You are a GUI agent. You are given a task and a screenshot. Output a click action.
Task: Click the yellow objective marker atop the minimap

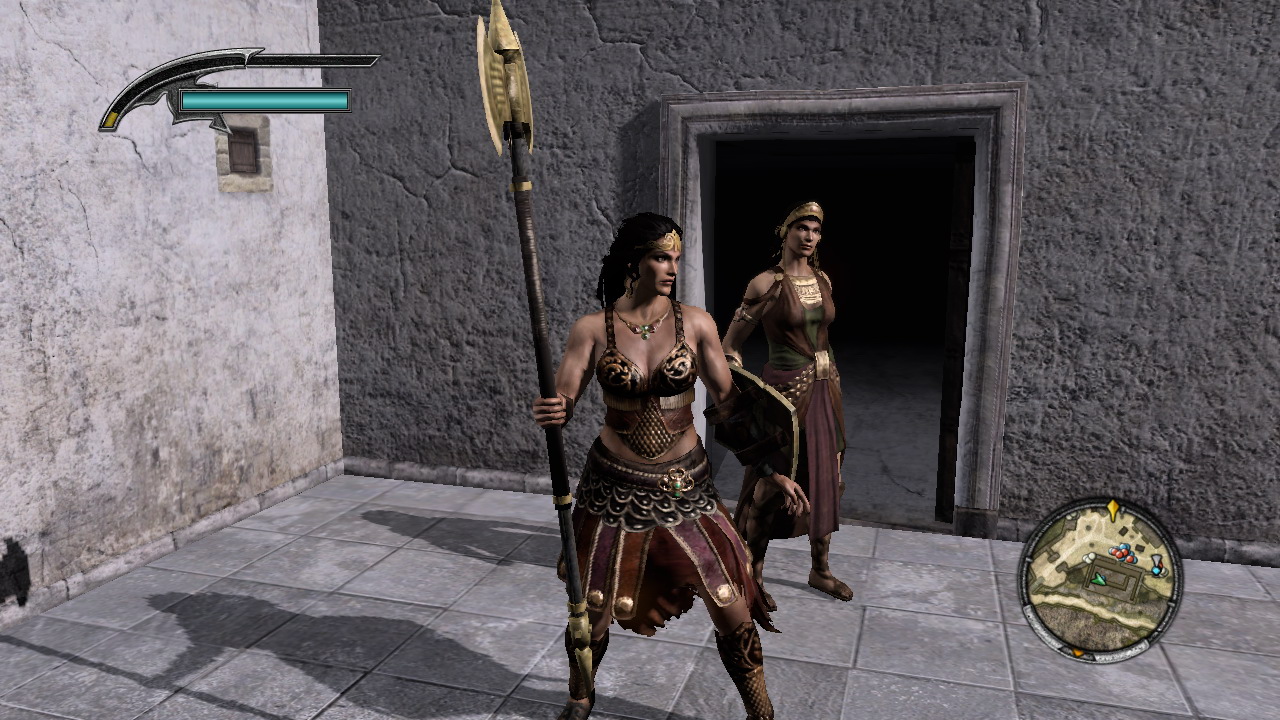click(1113, 509)
